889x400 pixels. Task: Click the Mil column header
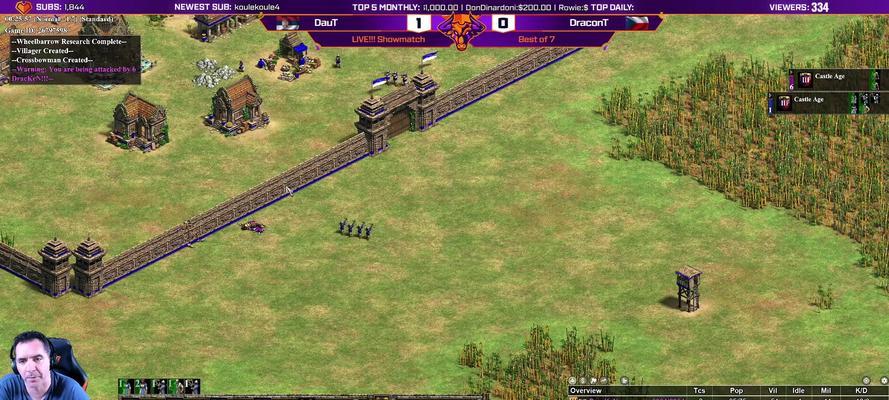[x=827, y=391]
